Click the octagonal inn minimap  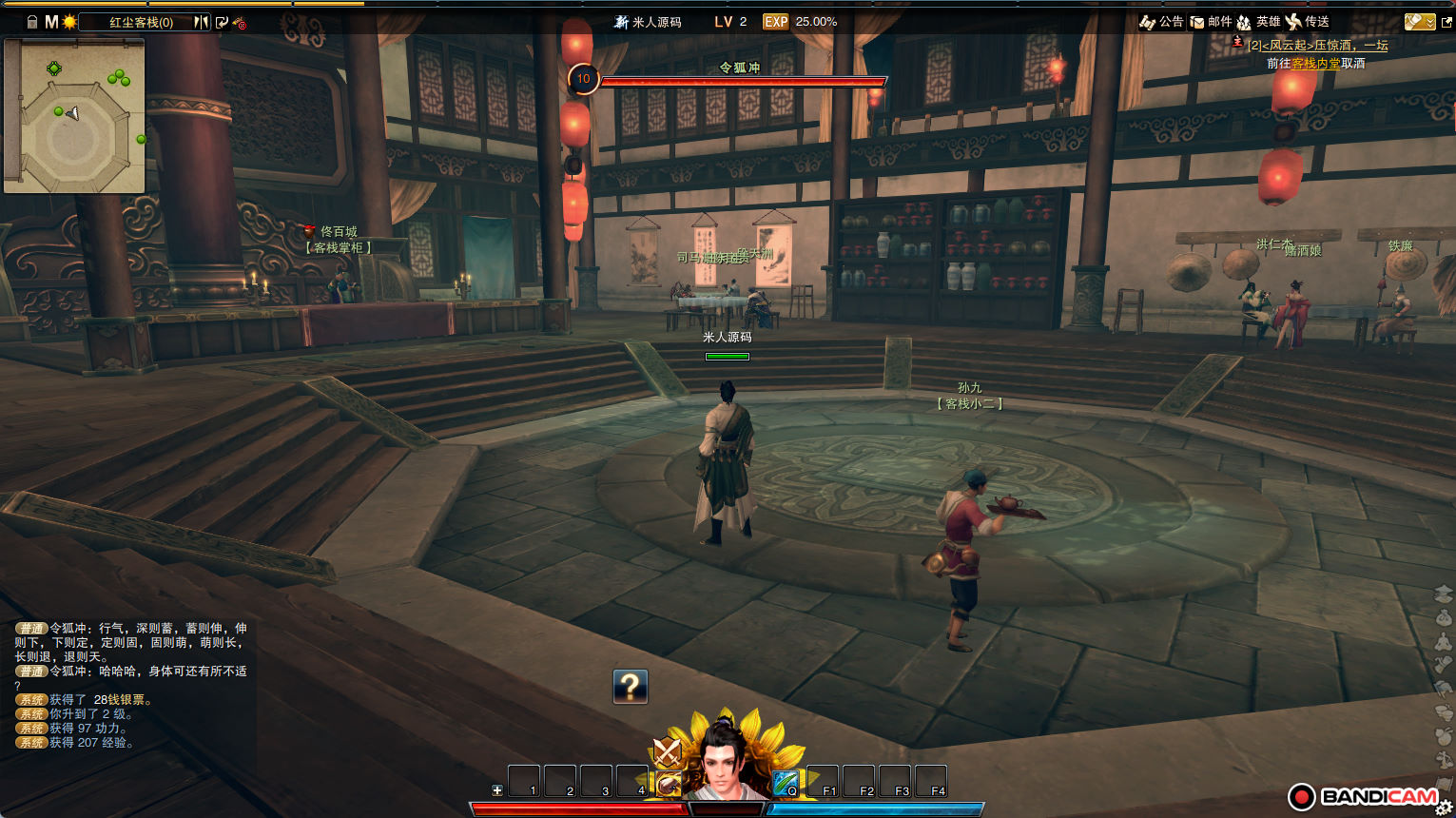[x=74, y=116]
